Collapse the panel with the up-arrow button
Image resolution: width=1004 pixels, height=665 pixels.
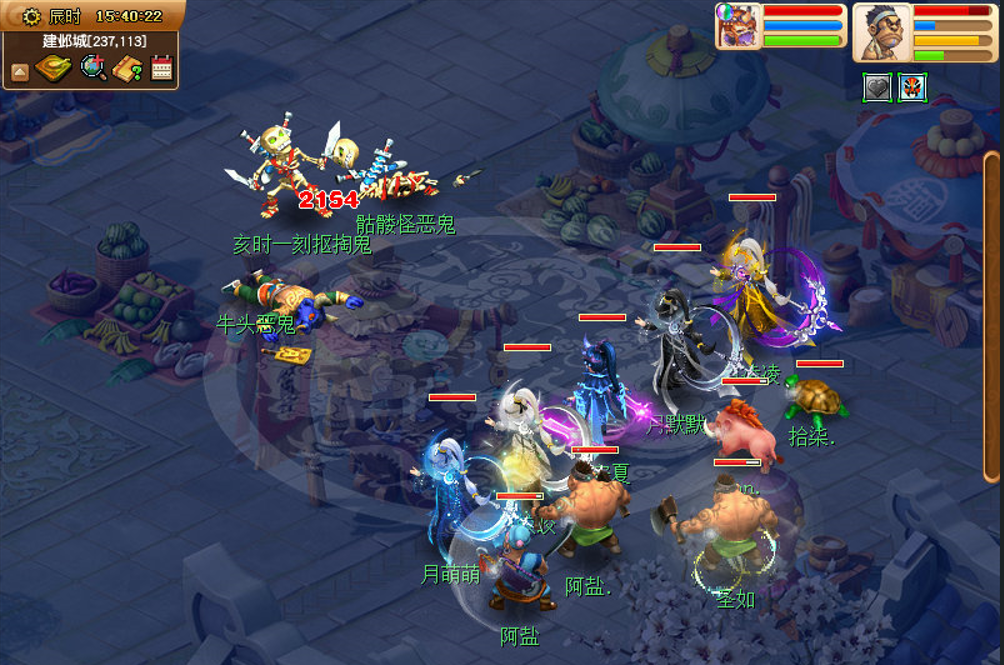tap(19, 71)
